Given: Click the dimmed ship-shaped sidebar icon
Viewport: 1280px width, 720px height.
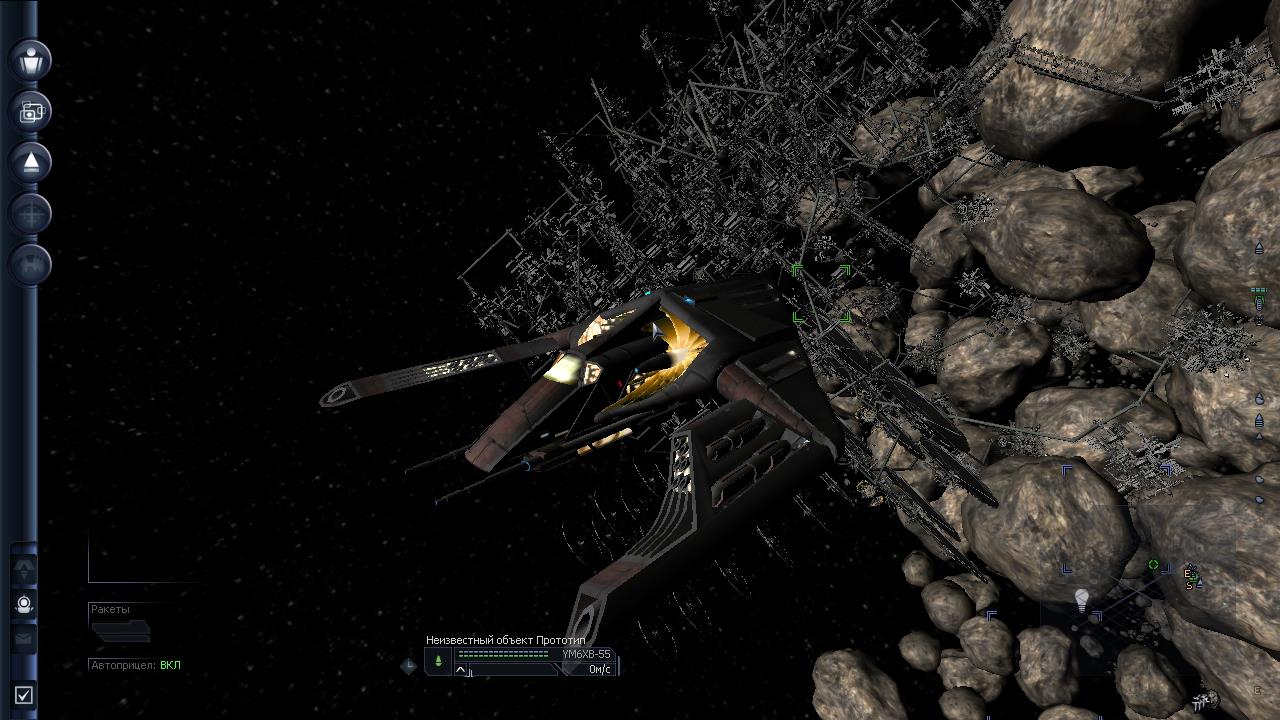Looking at the screenshot, I should tap(31, 264).
